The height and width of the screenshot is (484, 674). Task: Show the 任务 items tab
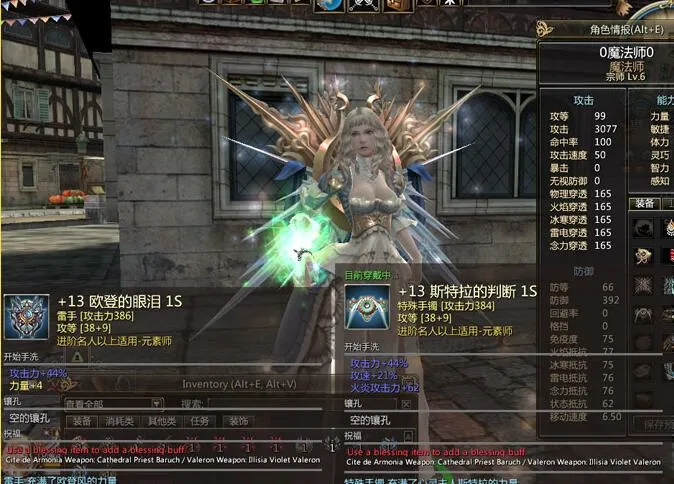200,421
